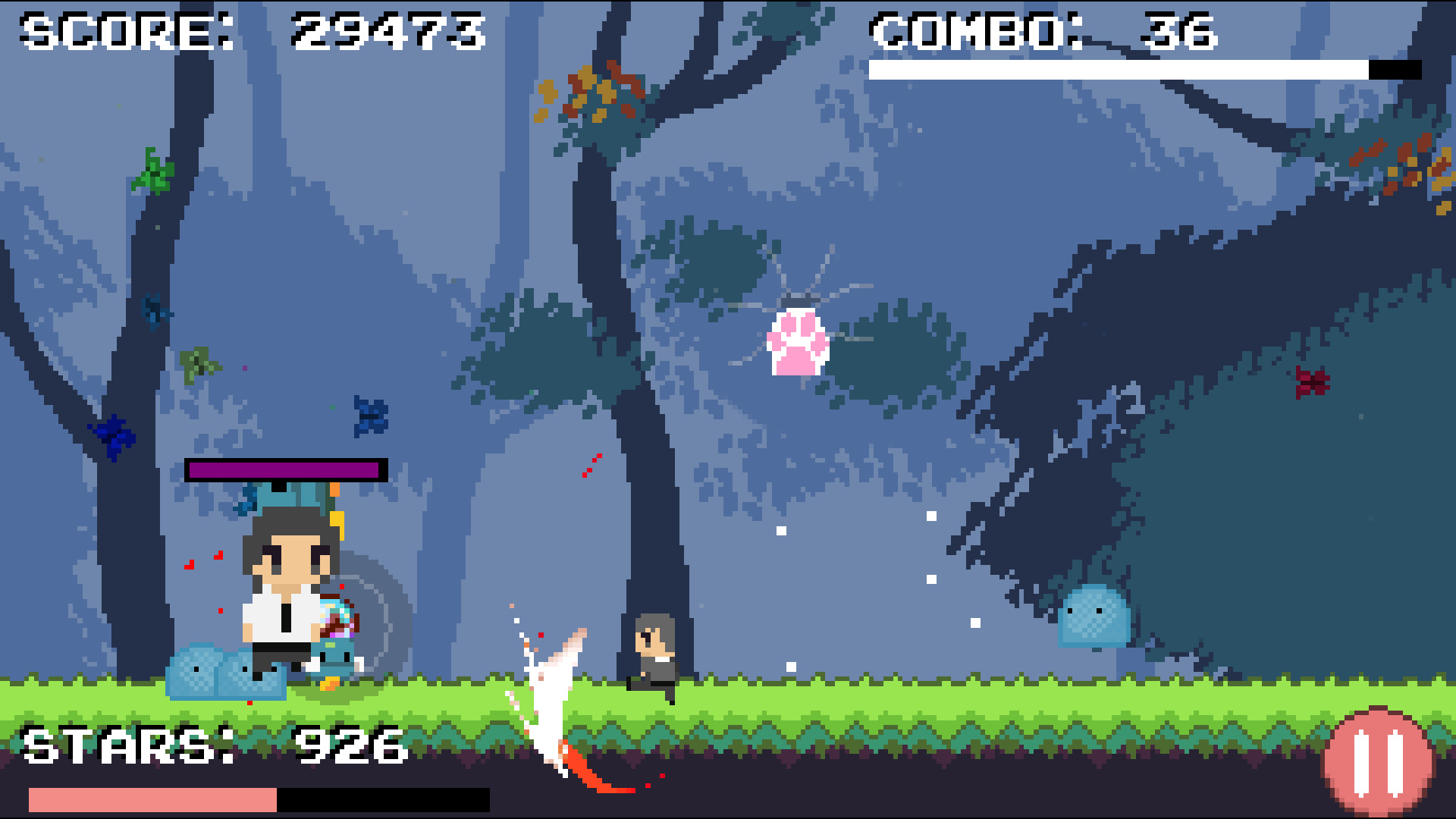Click the COMBO: 36 label
This screenshot has height=819, width=1456.
point(1043,30)
